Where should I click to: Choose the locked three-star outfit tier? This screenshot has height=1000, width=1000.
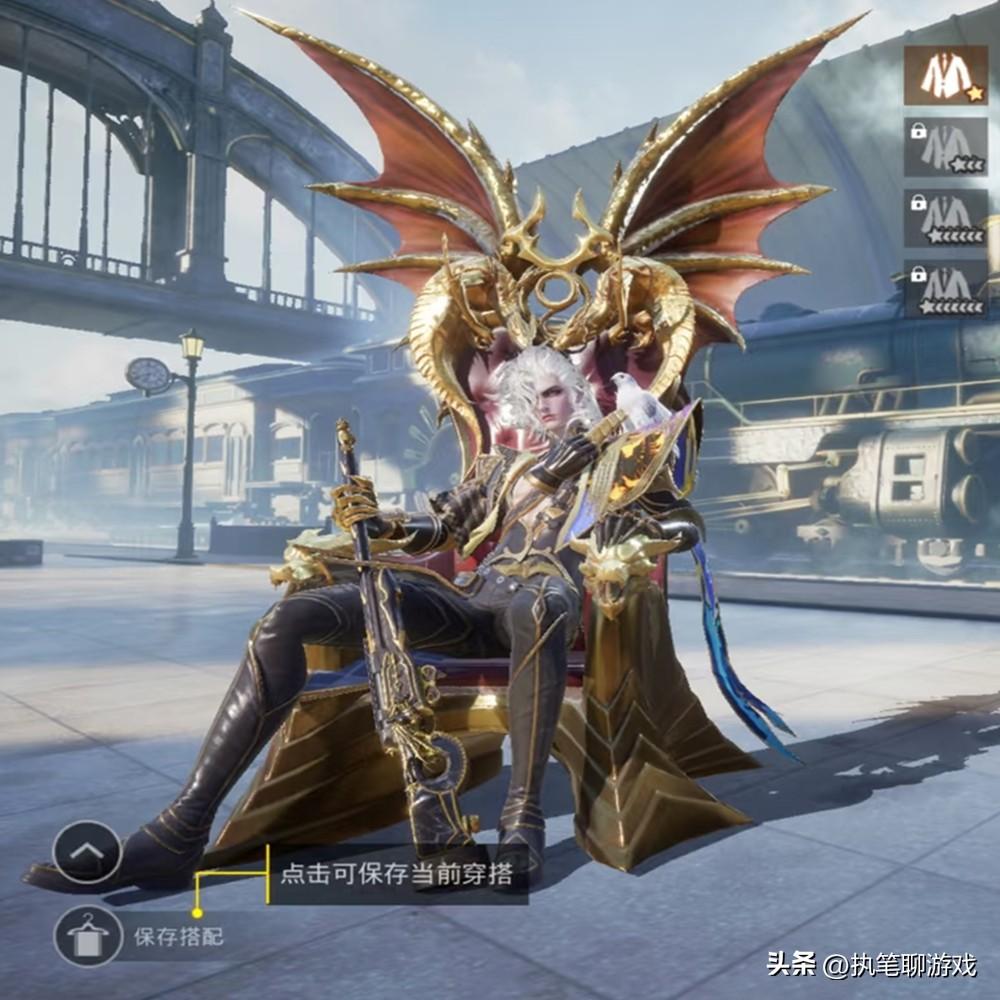tap(945, 147)
